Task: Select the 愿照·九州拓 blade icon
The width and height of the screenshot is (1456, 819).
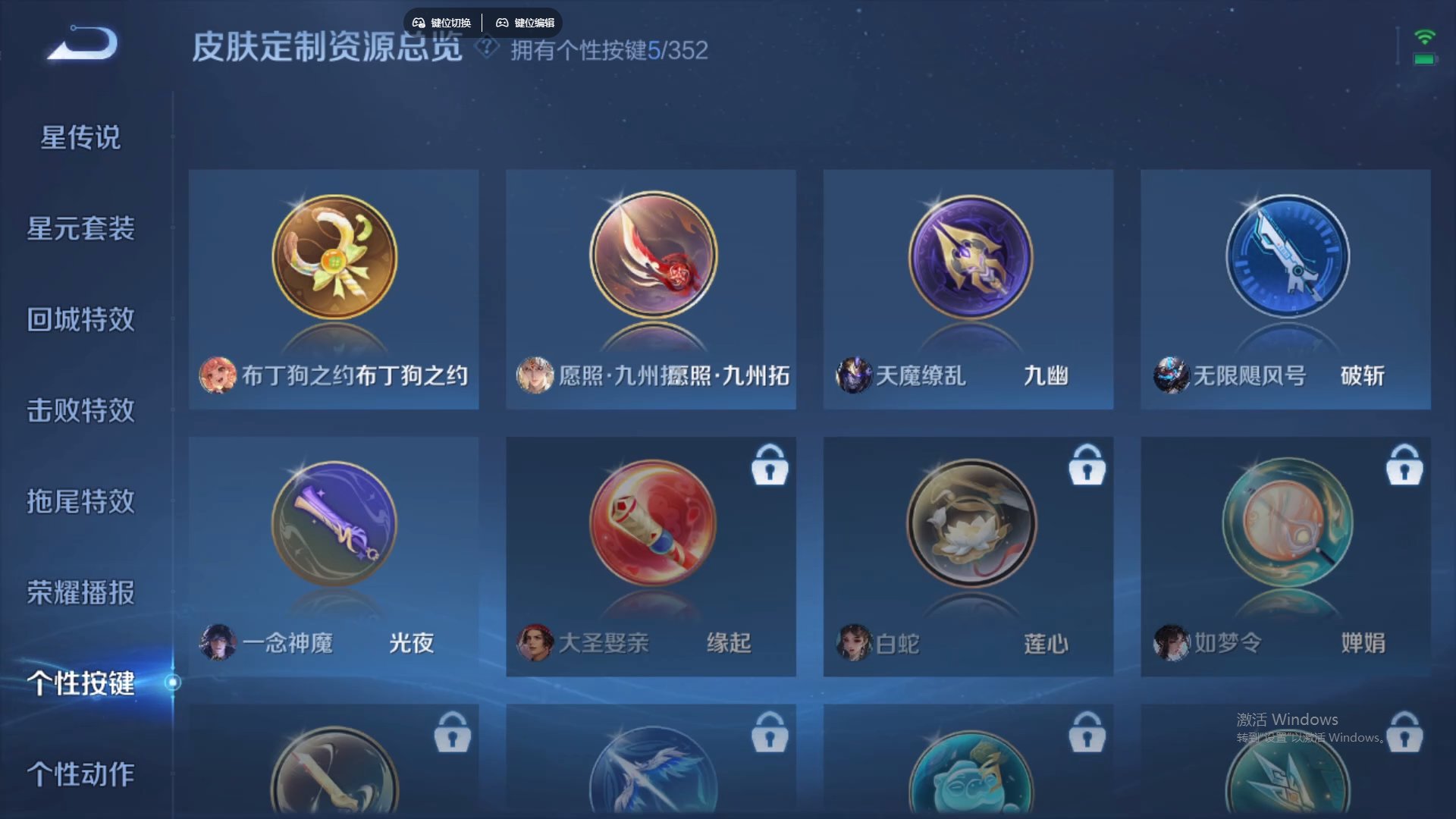Action: coord(651,256)
